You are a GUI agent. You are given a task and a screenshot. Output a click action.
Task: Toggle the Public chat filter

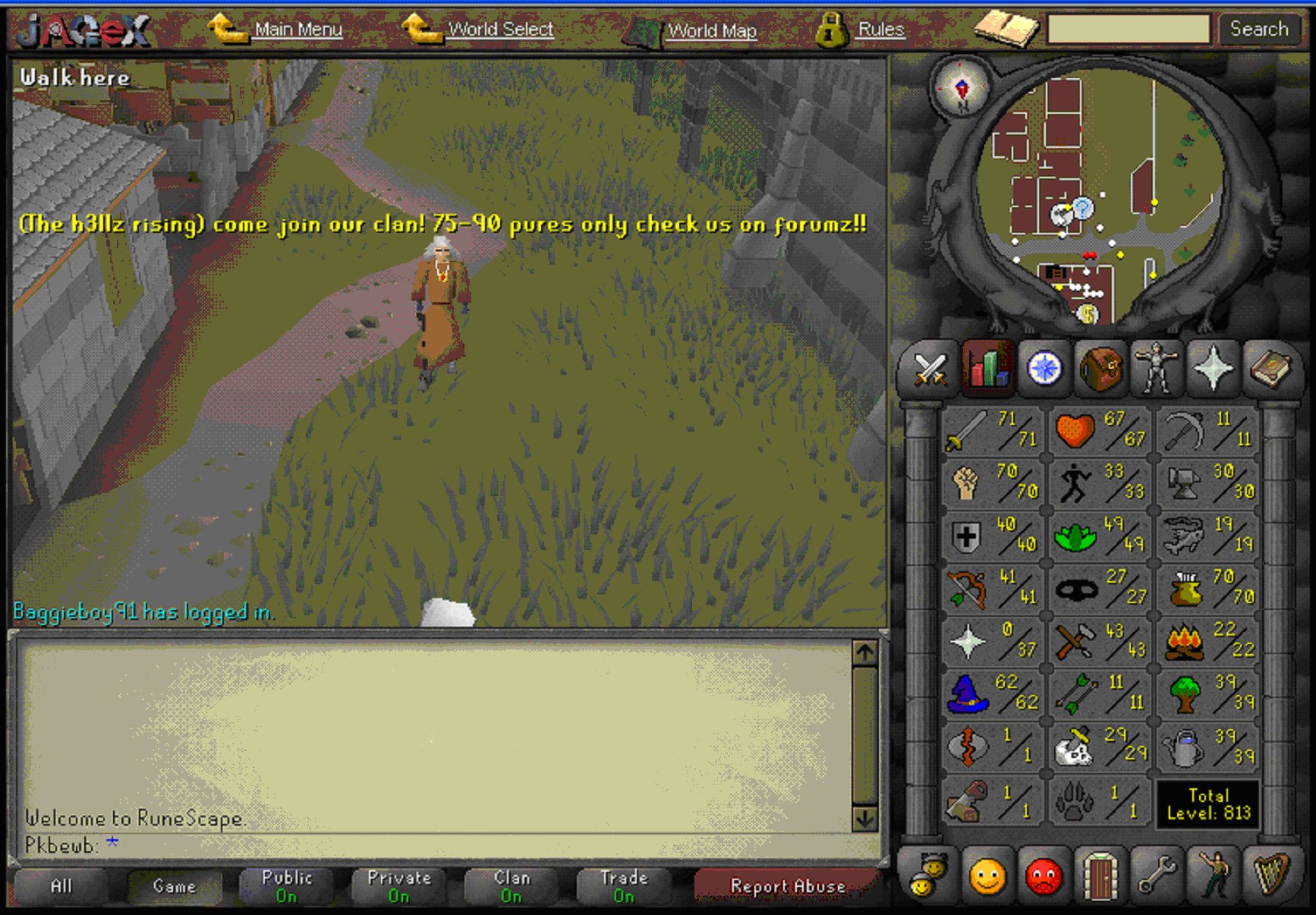point(286,886)
